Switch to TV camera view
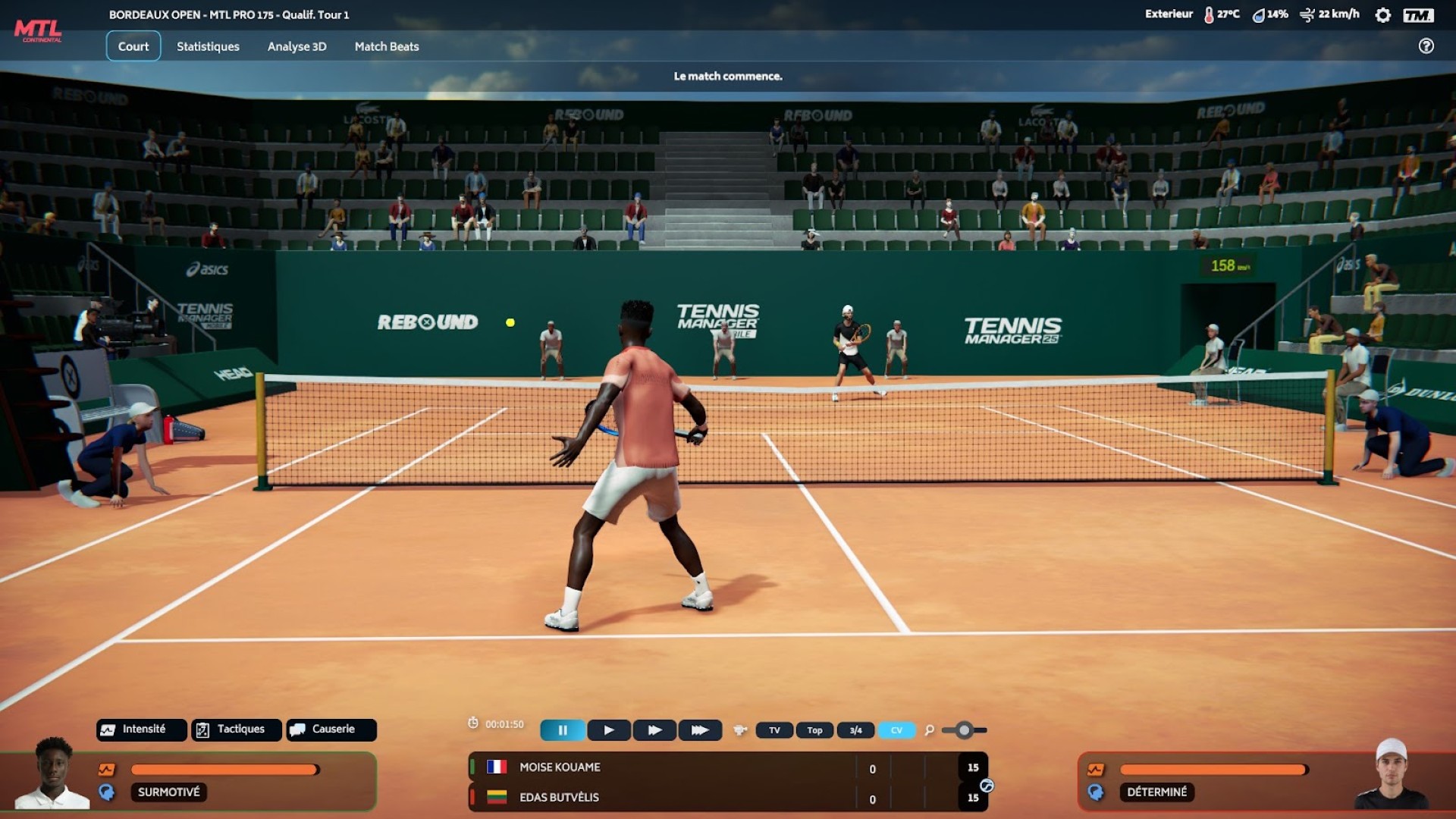Viewport: 1456px width, 819px height. point(774,730)
